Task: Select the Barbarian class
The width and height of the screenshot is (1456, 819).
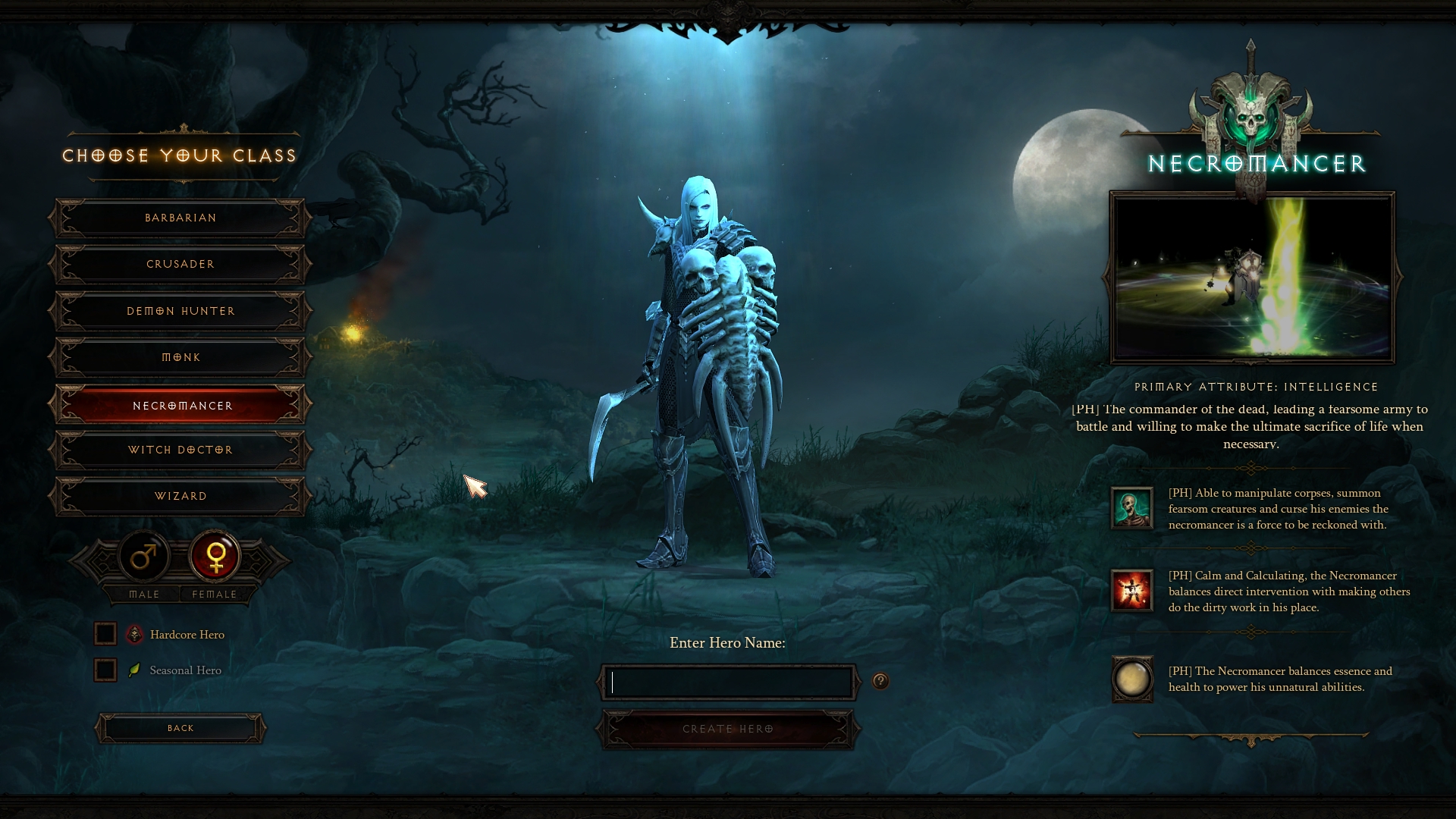Action: [x=180, y=218]
